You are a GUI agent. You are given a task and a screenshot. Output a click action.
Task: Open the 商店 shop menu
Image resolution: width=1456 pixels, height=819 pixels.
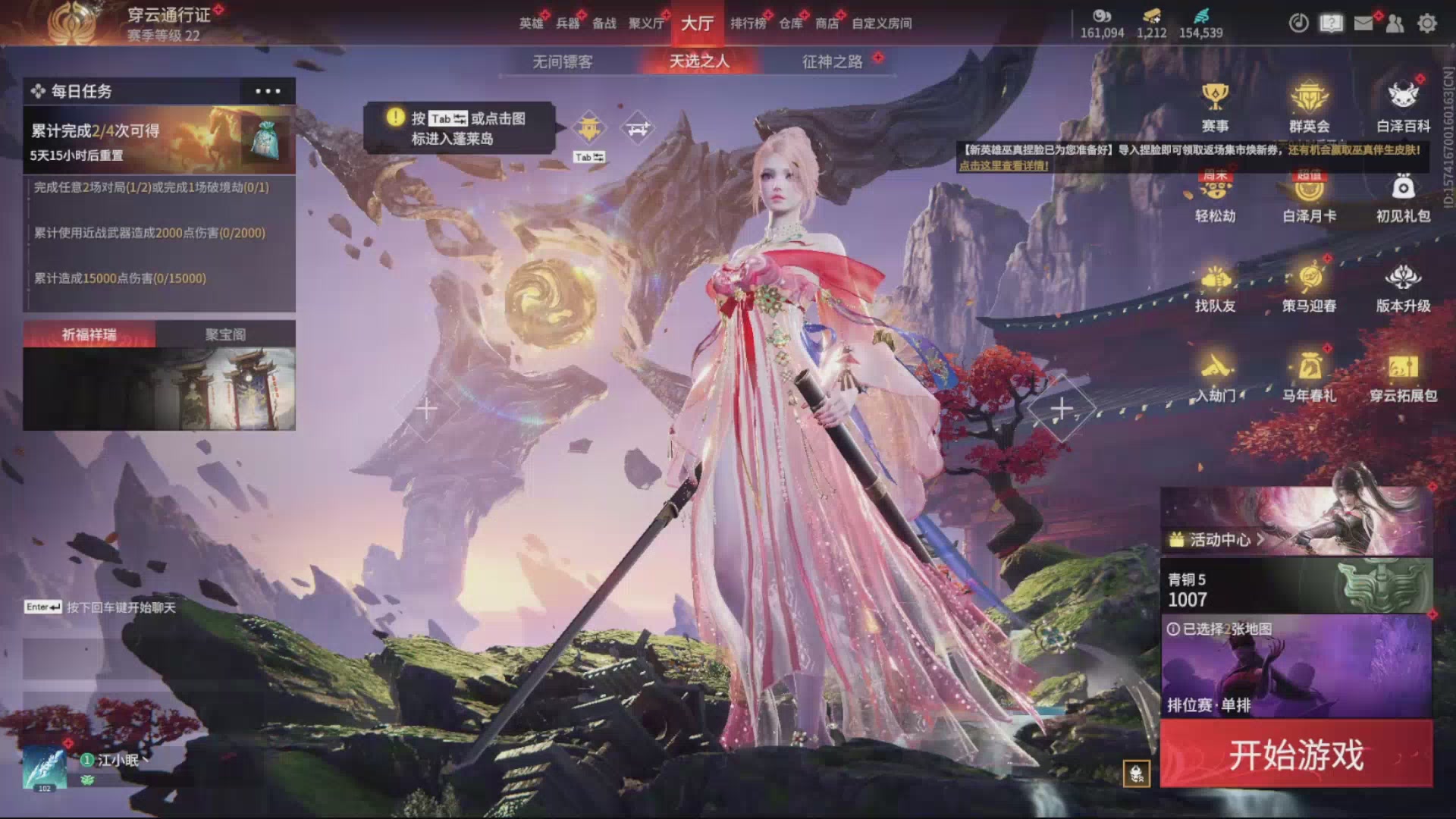pos(827,24)
